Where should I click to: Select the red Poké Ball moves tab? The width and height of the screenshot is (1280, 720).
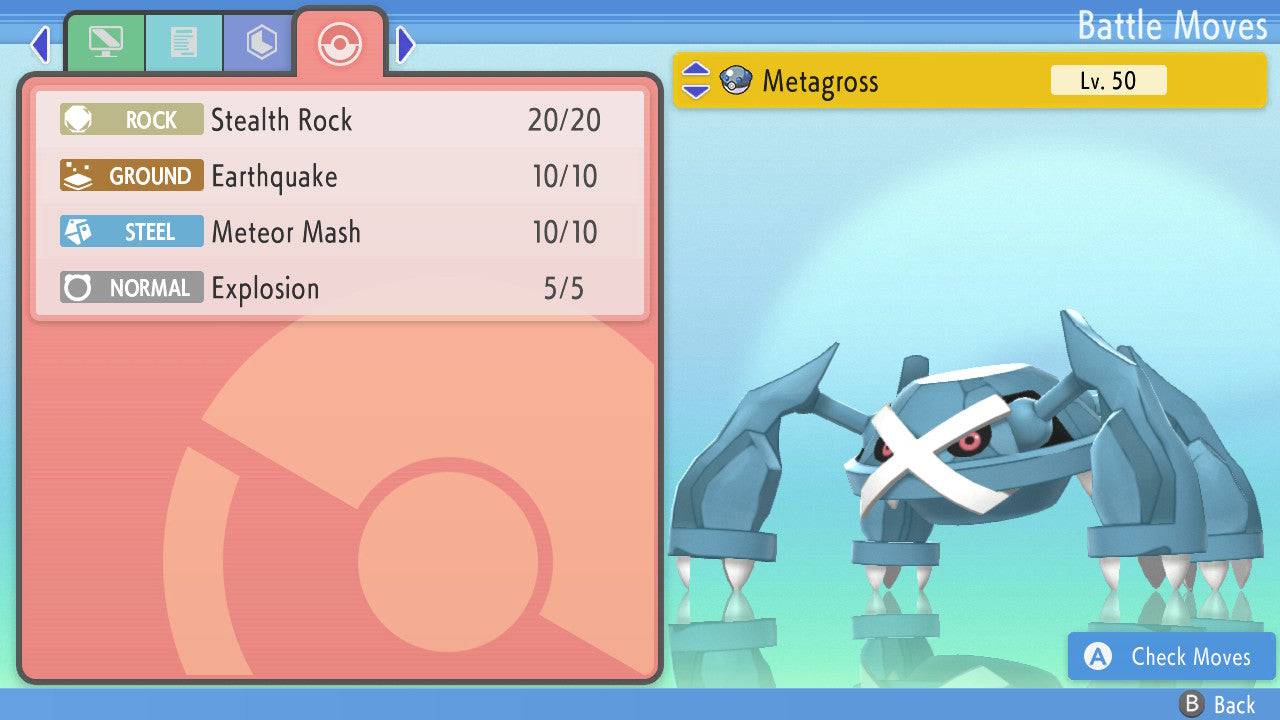point(340,43)
